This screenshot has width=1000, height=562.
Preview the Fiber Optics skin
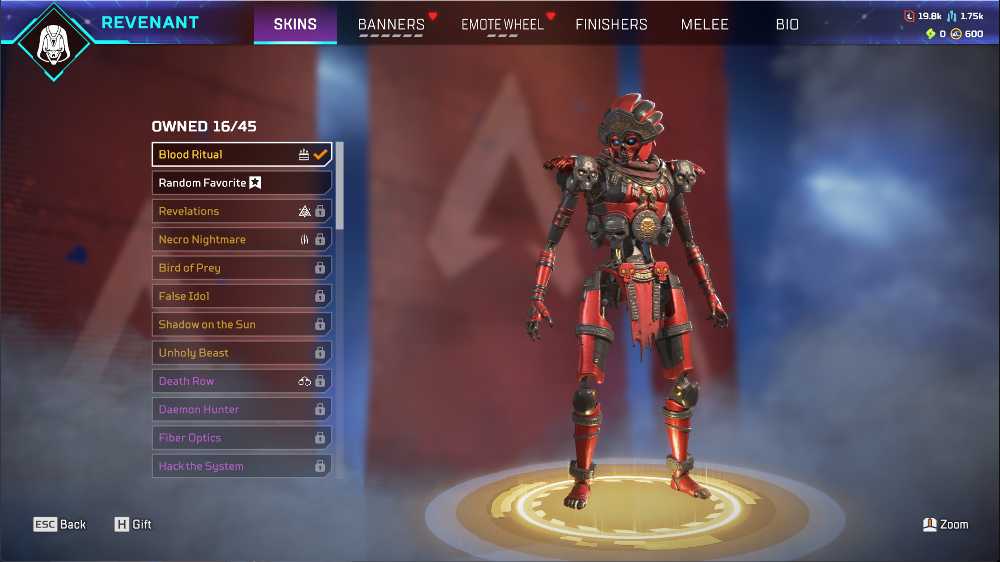point(241,438)
